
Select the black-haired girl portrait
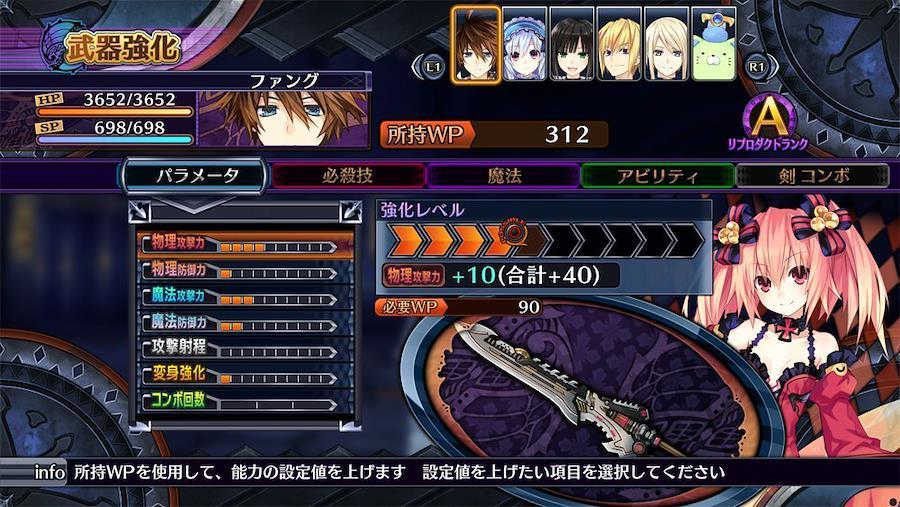click(x=572, y=43)
